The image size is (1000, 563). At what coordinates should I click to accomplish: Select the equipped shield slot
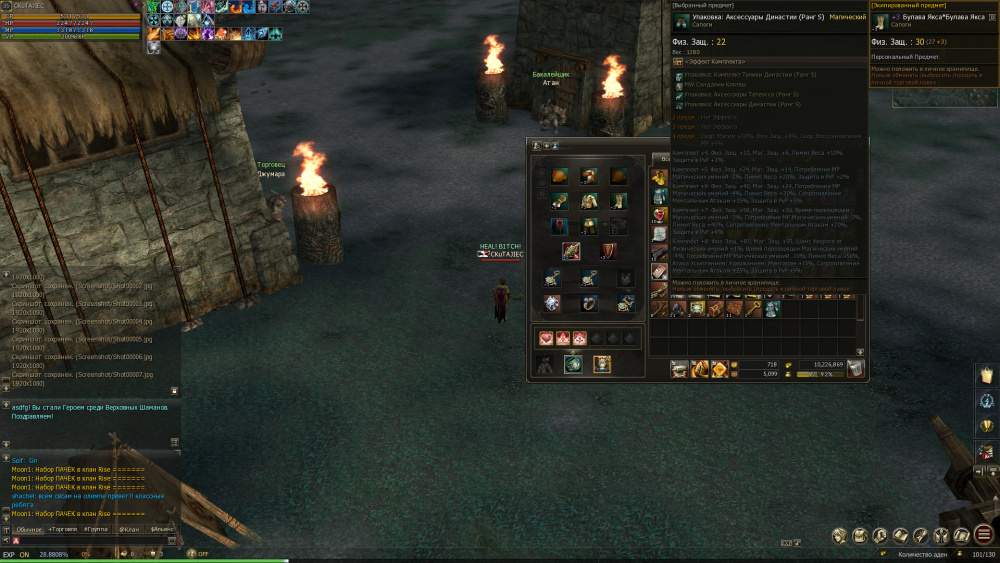[608, 251]
